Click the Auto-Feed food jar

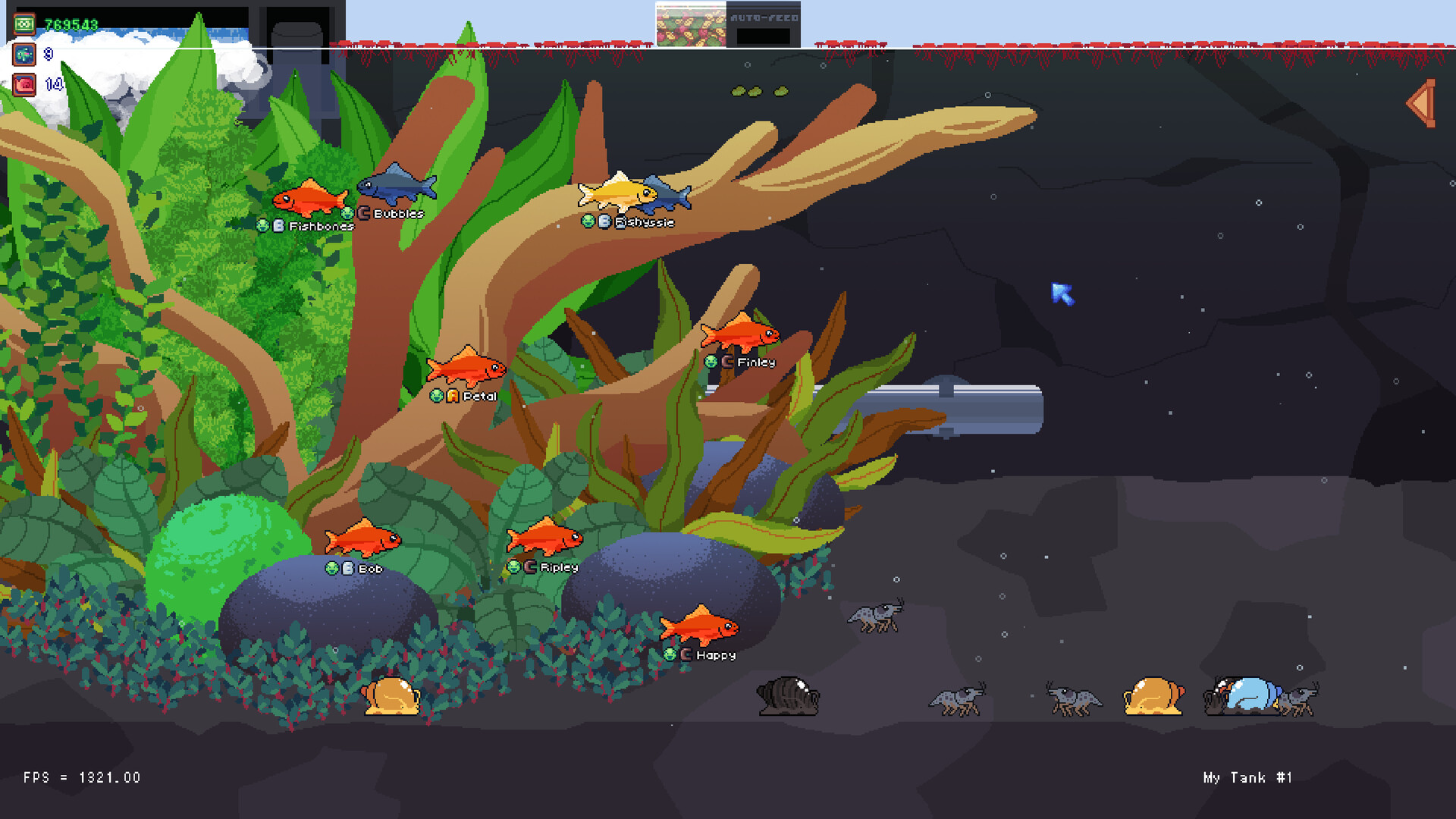[x=689, y=23]
